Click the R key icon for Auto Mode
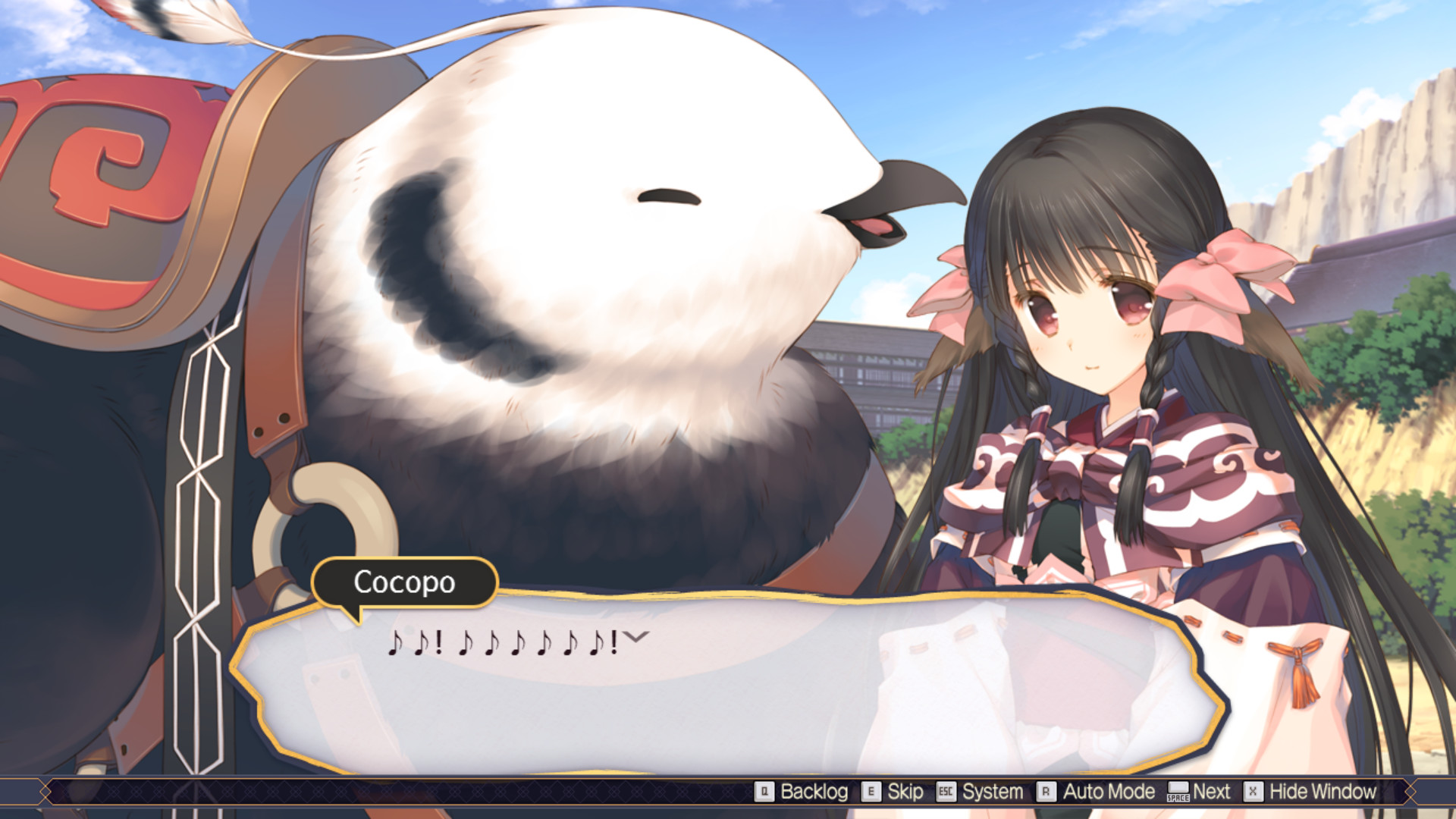The height and width of the screenshot is (819, 1456). 1046,791
